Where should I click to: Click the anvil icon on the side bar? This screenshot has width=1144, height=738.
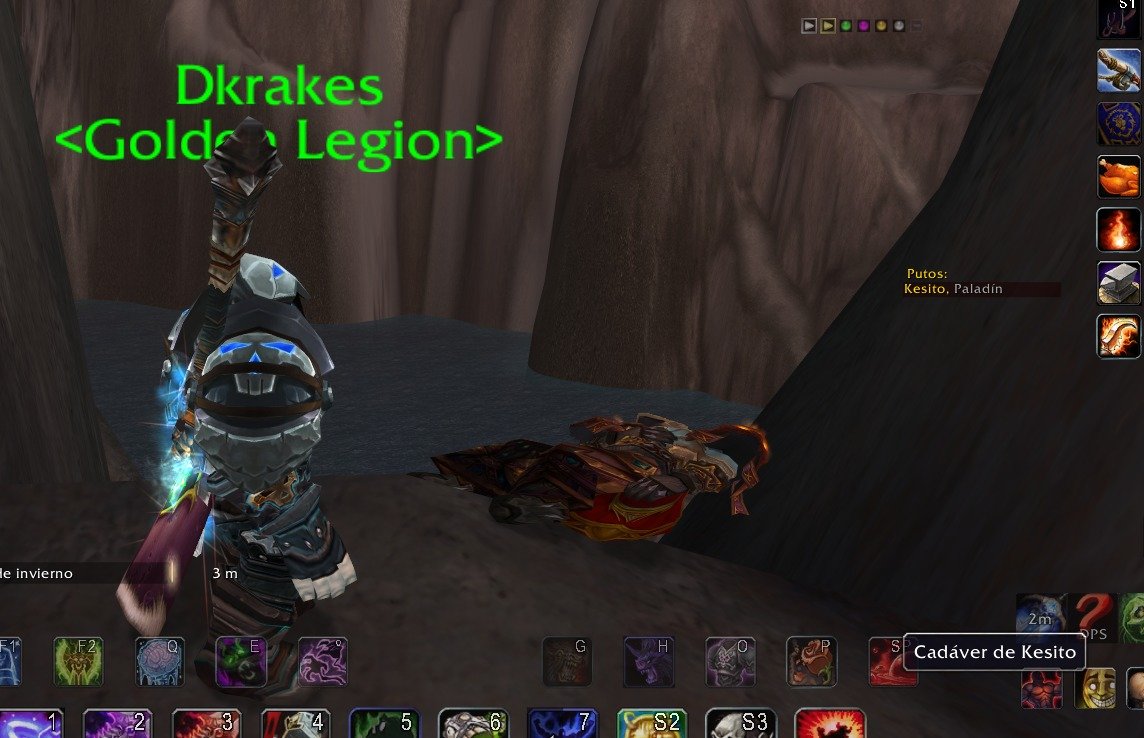tap(1119, 283)
